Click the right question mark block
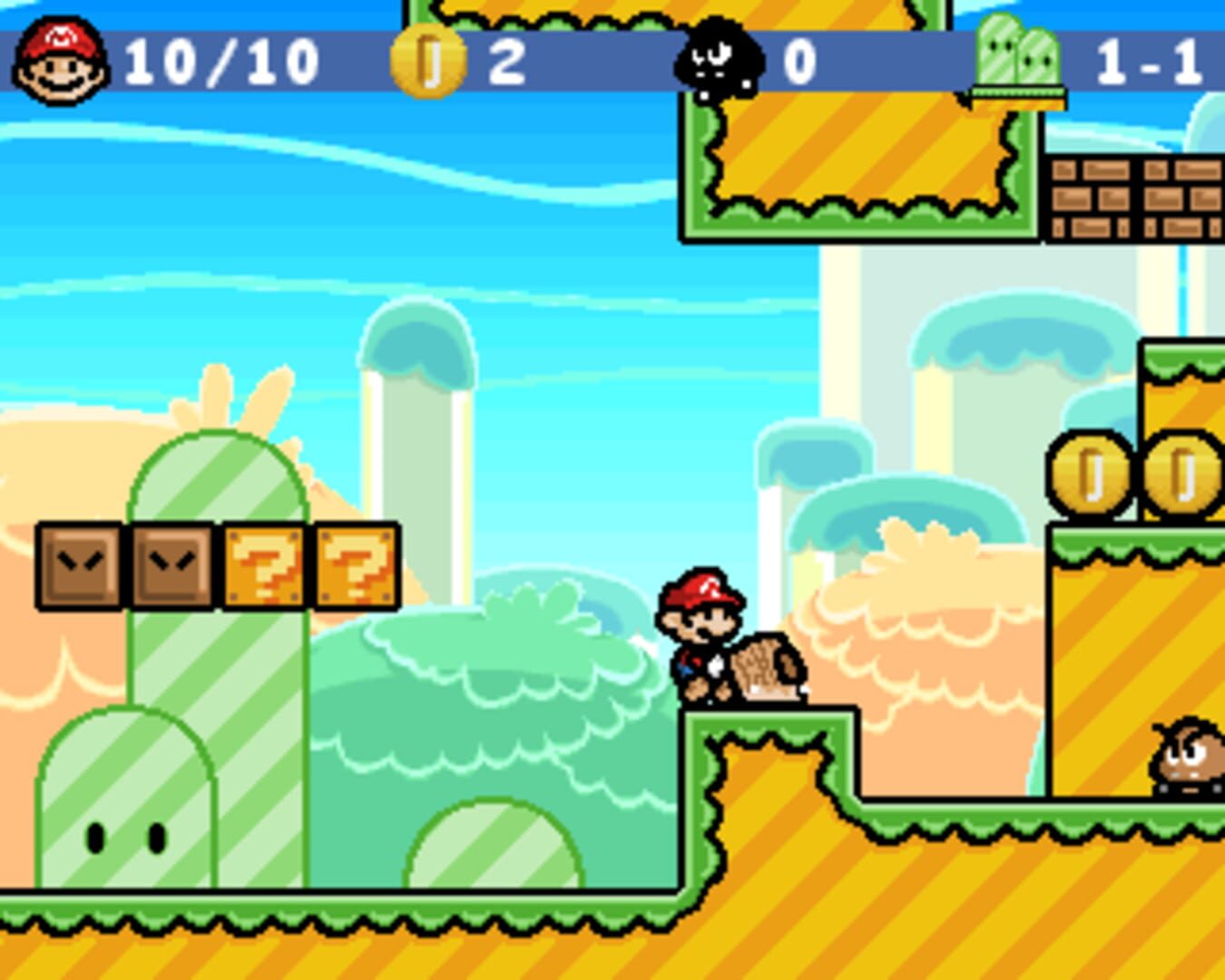The width and height of the screenshot is (1225, 980). coord(355,564)
